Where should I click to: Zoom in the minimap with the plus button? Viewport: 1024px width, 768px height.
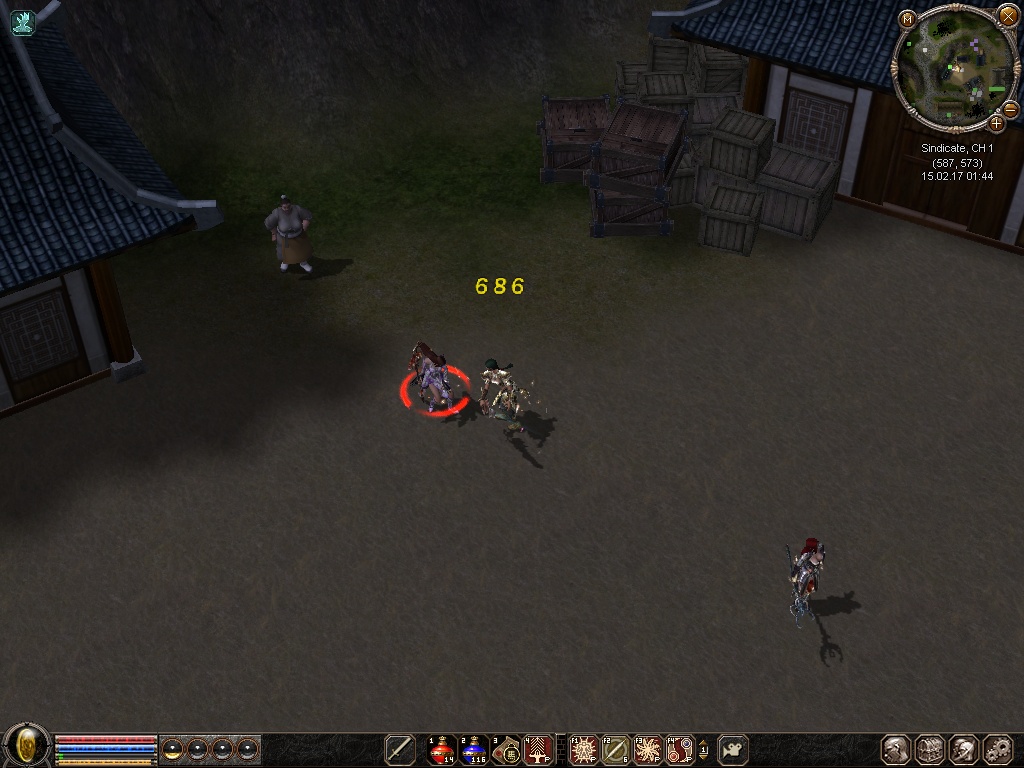996,124
